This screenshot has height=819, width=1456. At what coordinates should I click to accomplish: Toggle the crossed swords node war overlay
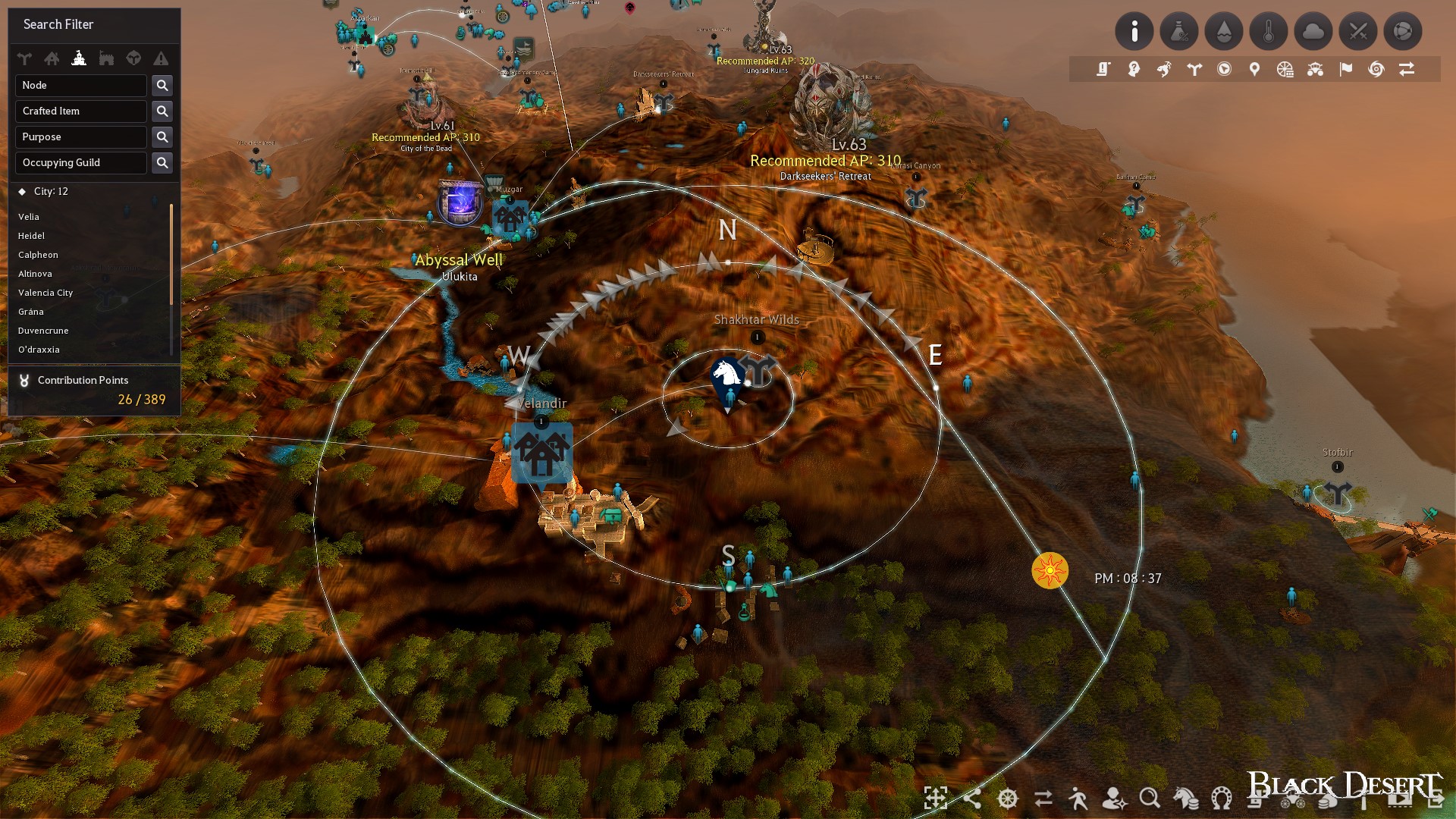[1358, 31]
